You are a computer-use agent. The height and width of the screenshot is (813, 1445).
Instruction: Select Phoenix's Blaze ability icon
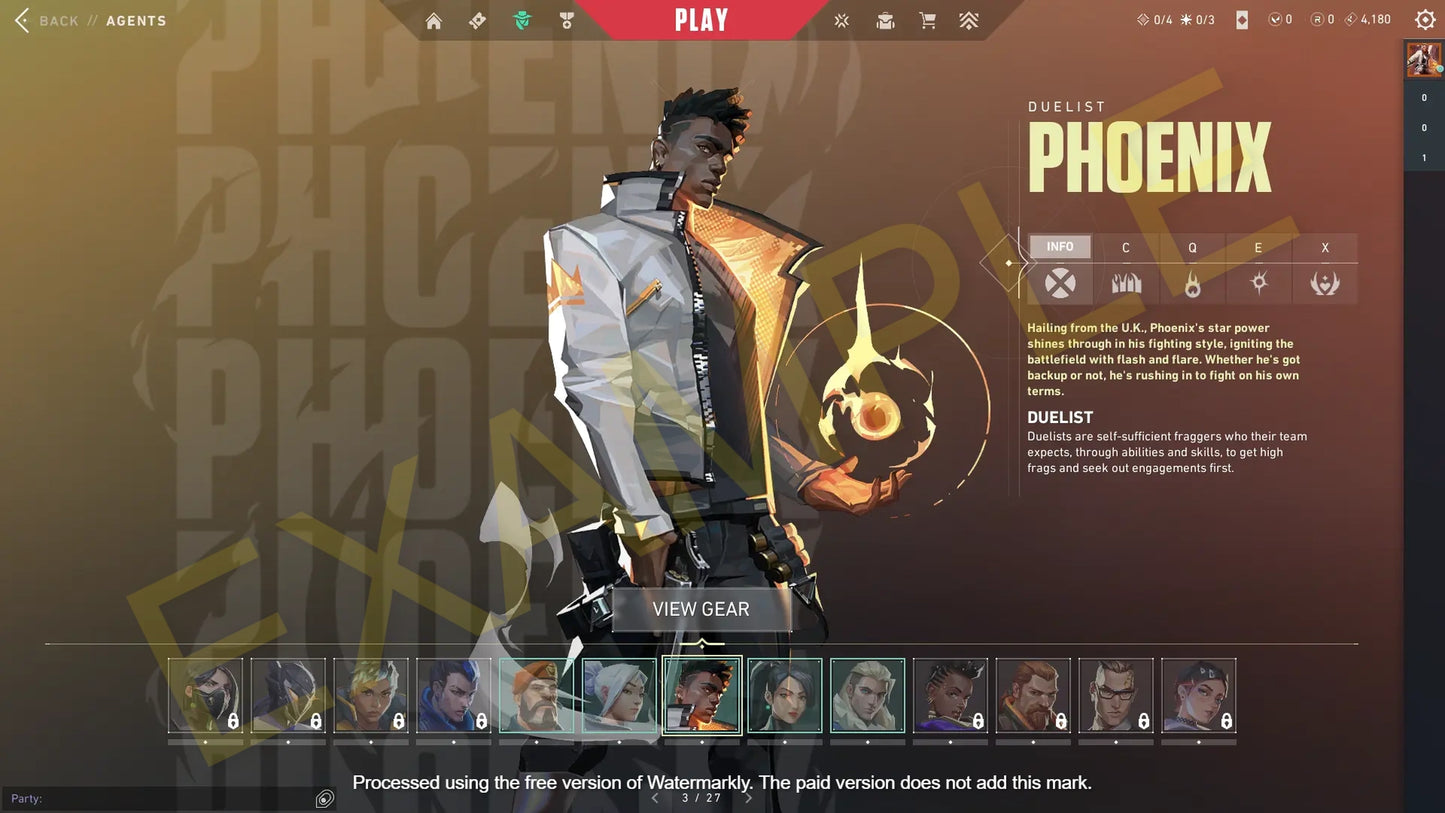pyautogui.click(x=1126, y=283)
